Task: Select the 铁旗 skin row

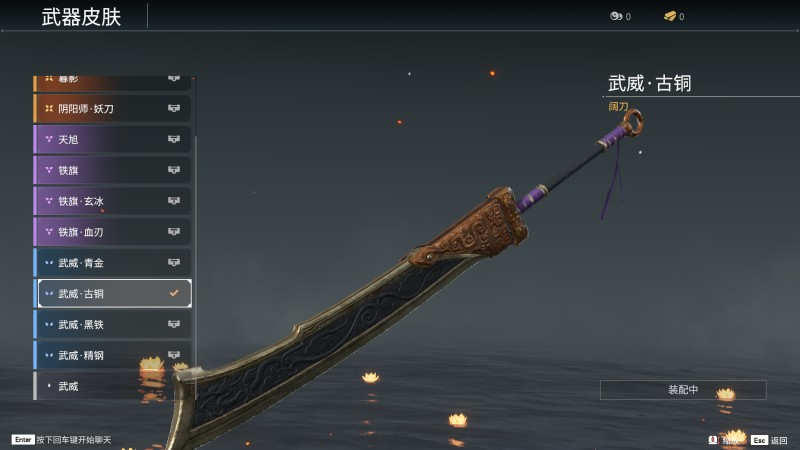Action: (112, 170)
